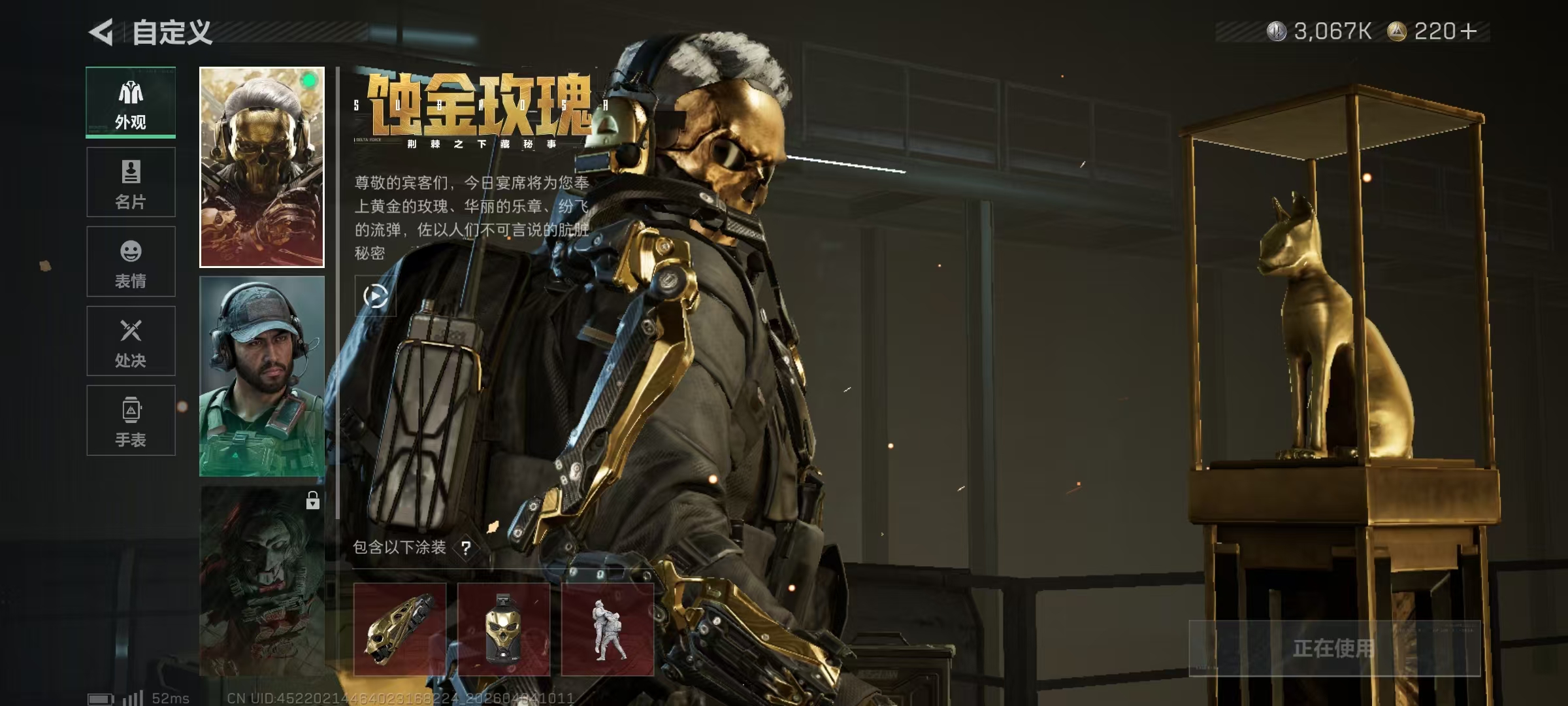Select the locked dark red skin thumbnail
1568x706 pixels.
coord(261,580)
